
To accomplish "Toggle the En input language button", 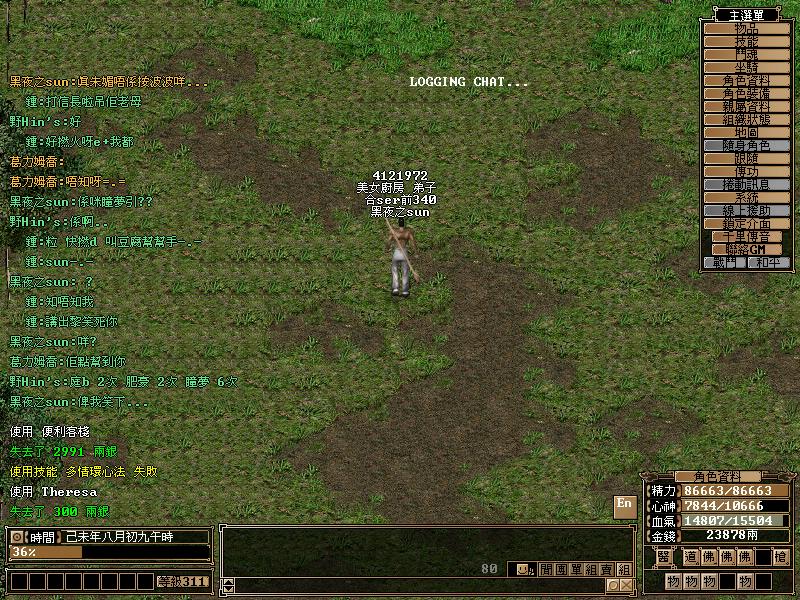I will pyautogui.click(x=625, y=504).
